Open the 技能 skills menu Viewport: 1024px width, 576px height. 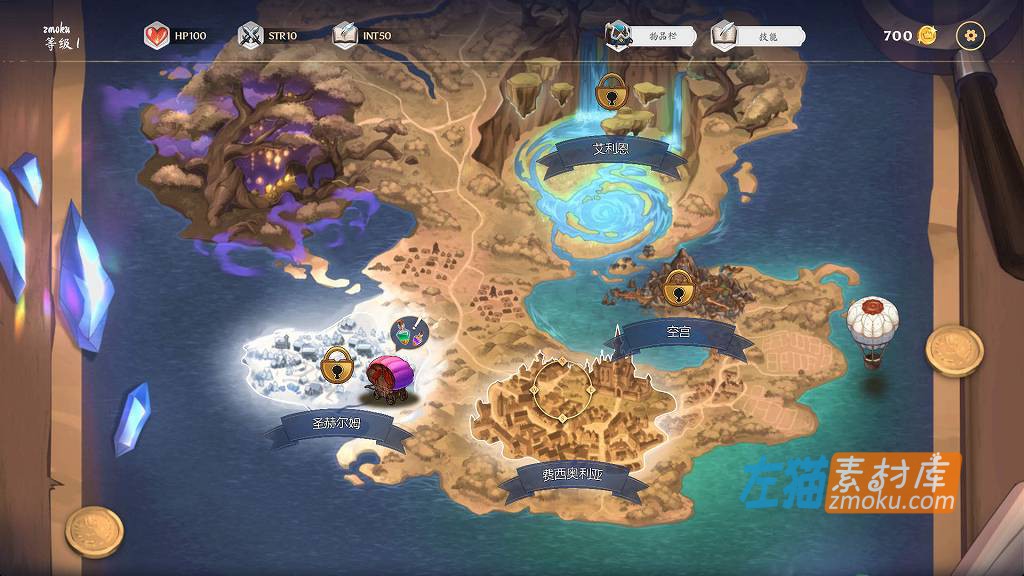758,36
